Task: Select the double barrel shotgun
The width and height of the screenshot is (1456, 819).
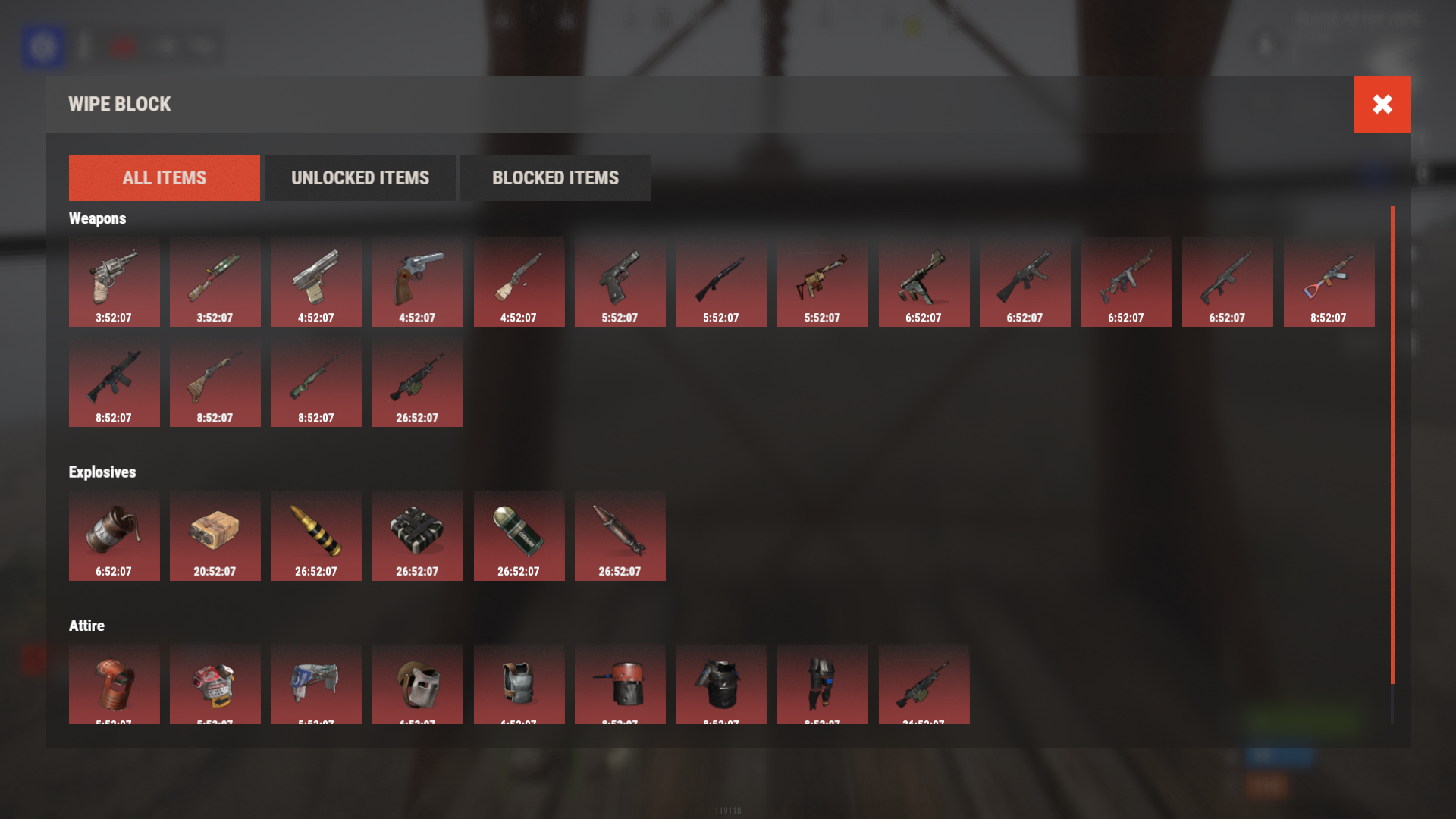Action: [x=215, y=383]
